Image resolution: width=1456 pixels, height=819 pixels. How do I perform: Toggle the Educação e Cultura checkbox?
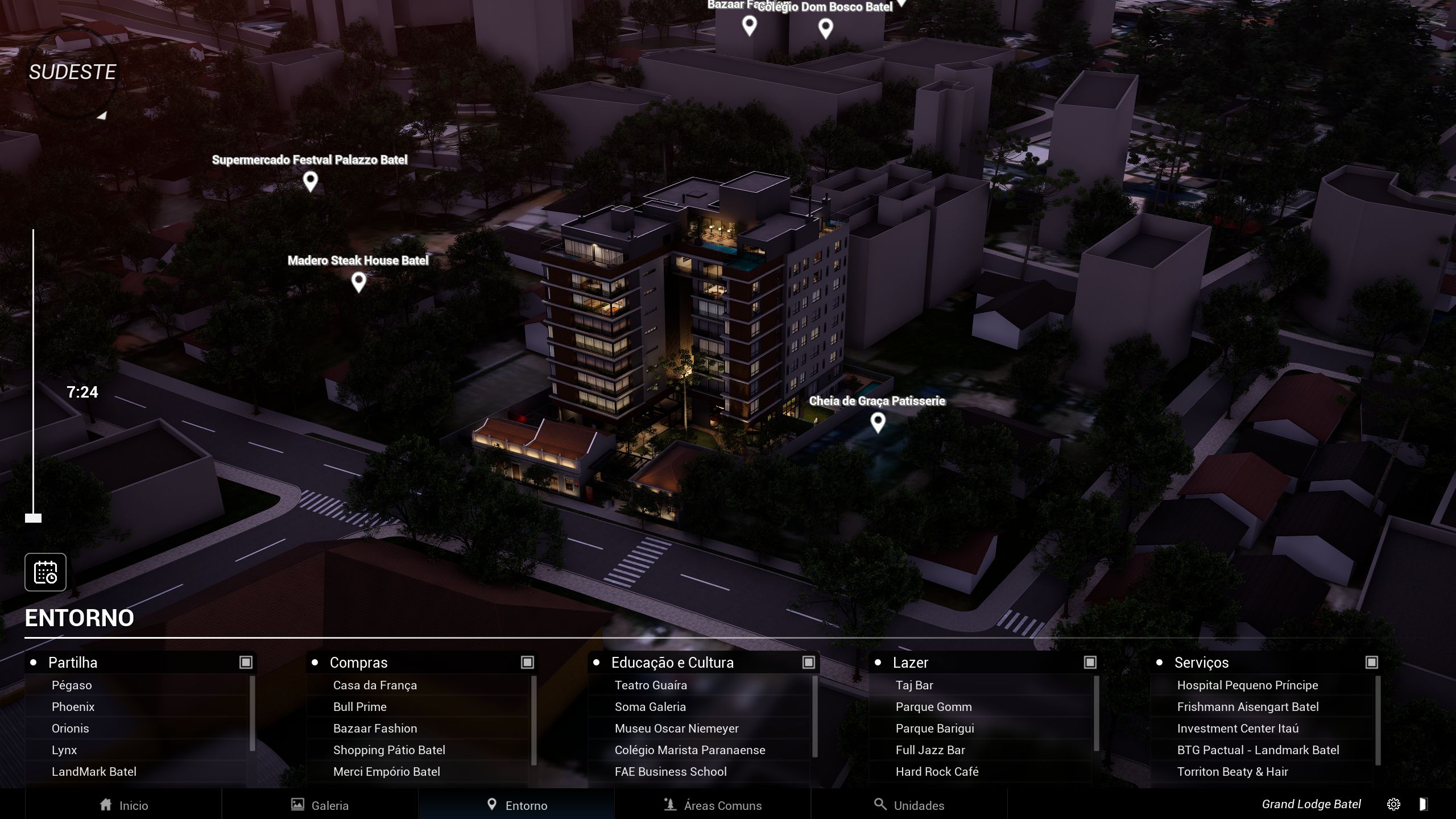point(808,662)
